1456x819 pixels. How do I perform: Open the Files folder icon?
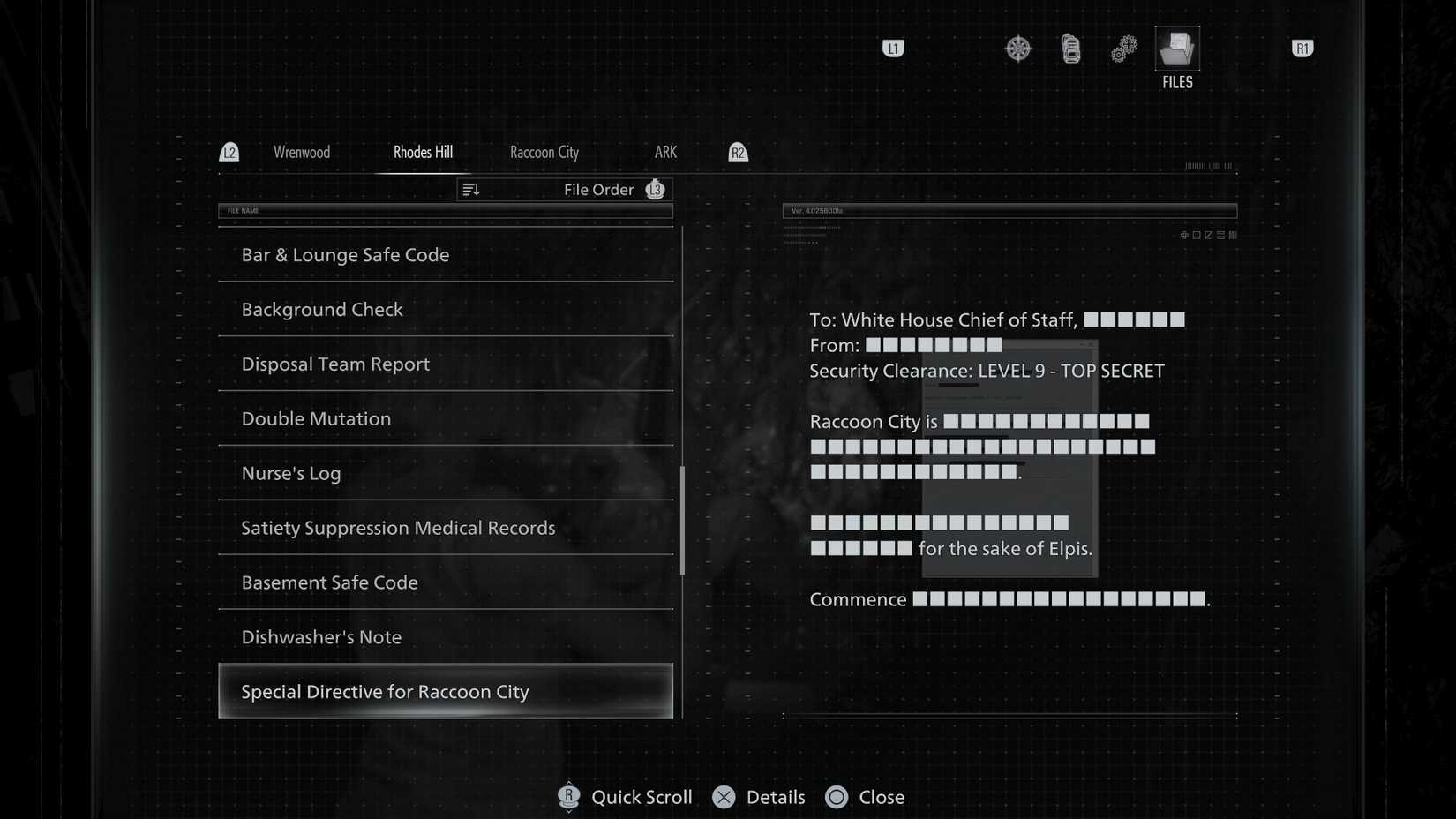tap(1176, 49)
